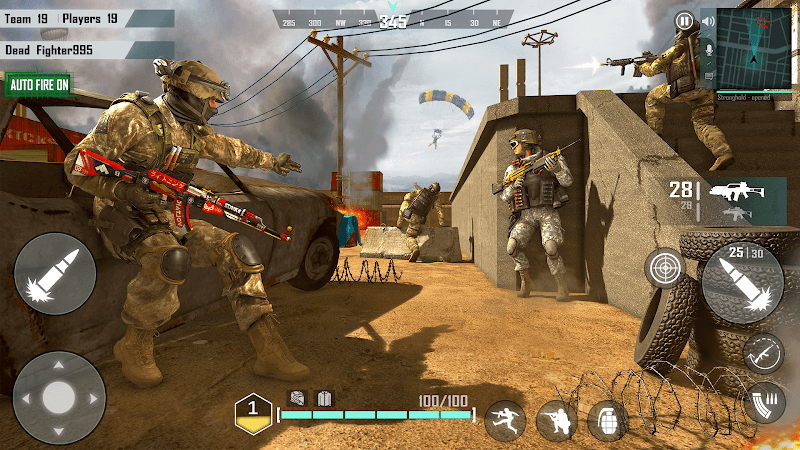This screenshot has width=800, height=450.
Task: Reload with the magazine button
Action: pyautogui.click(x=764, y=401)
